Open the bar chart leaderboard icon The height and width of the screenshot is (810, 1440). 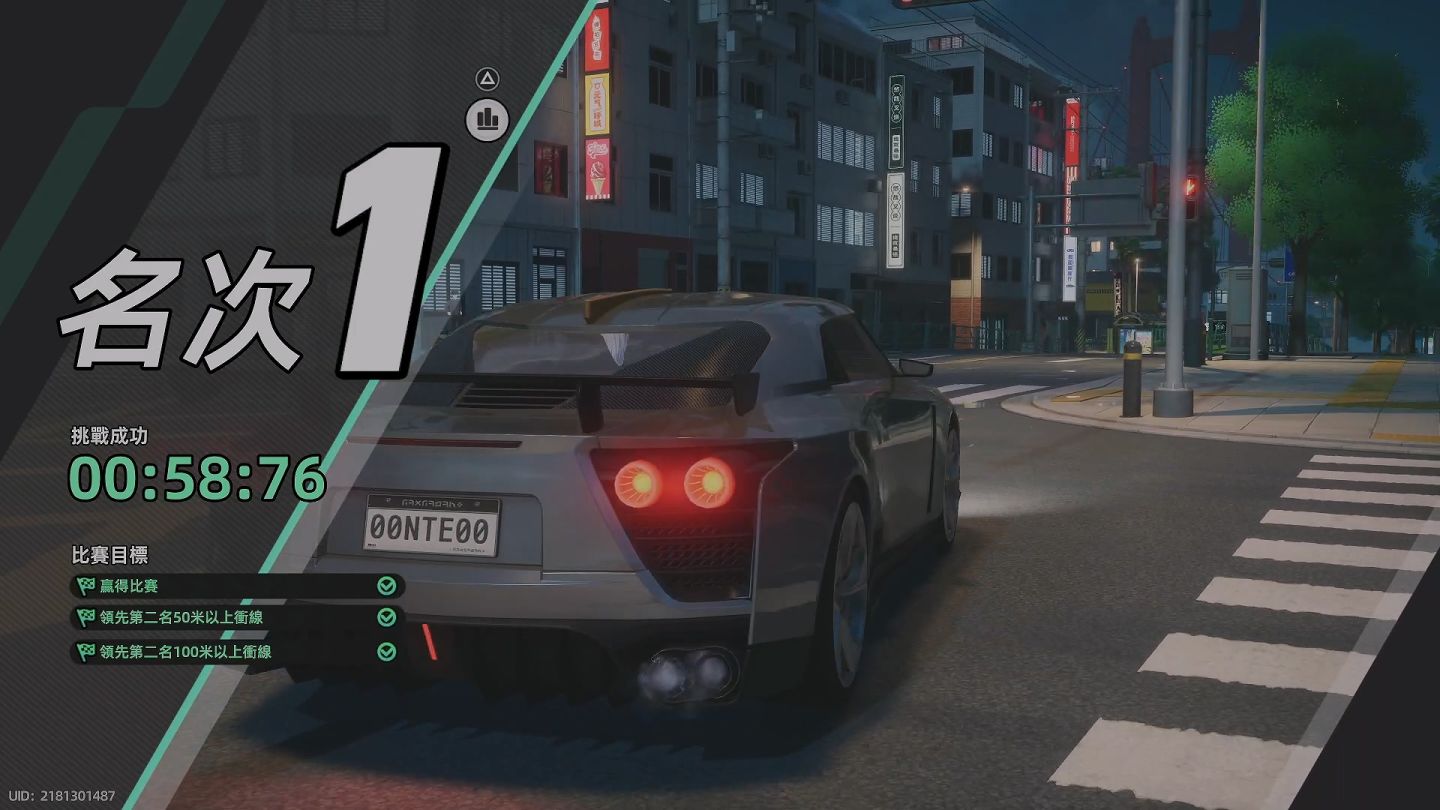point(487,120)
